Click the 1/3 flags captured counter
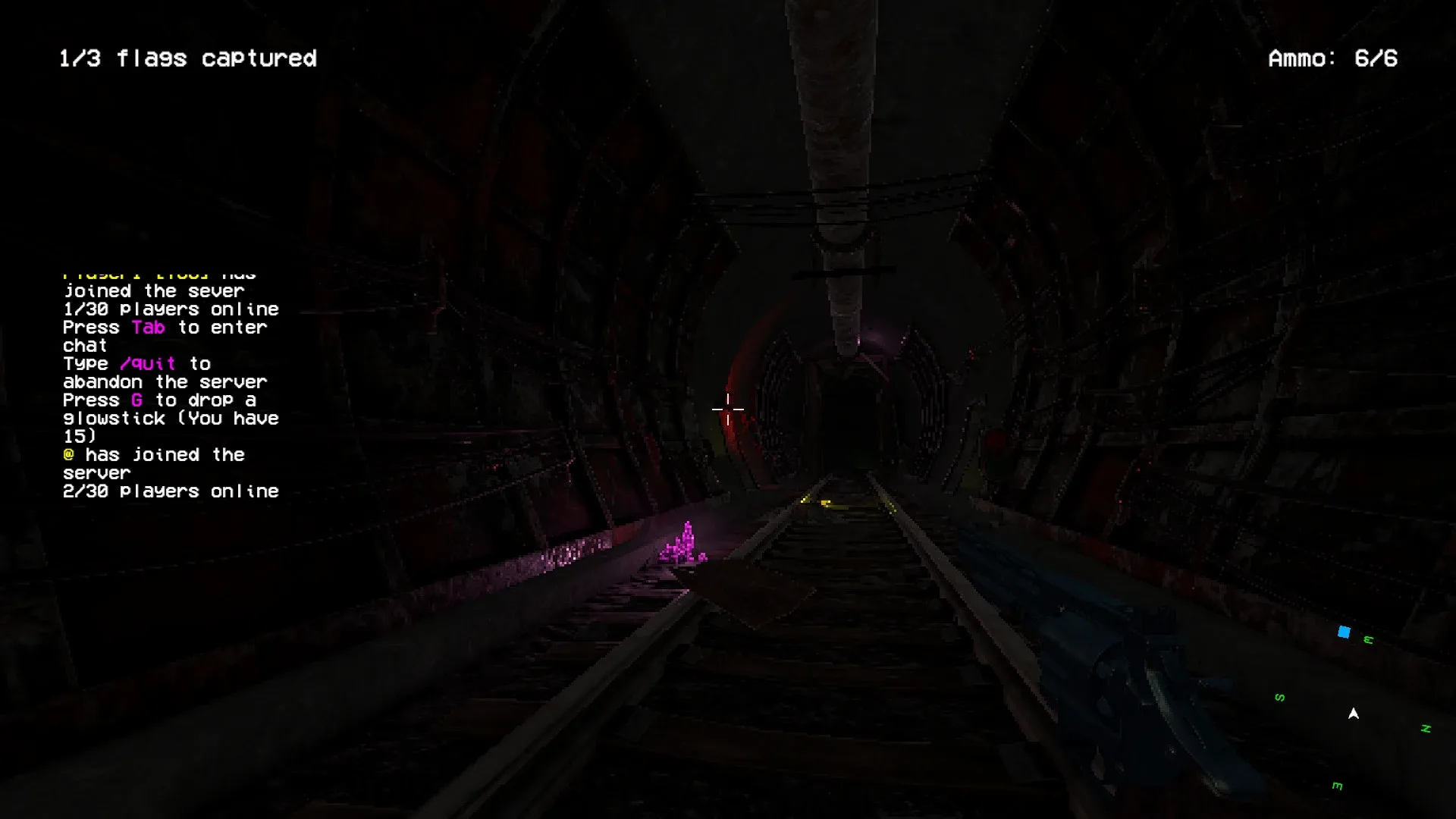1456x819 pixels. [x=187, y=58]
